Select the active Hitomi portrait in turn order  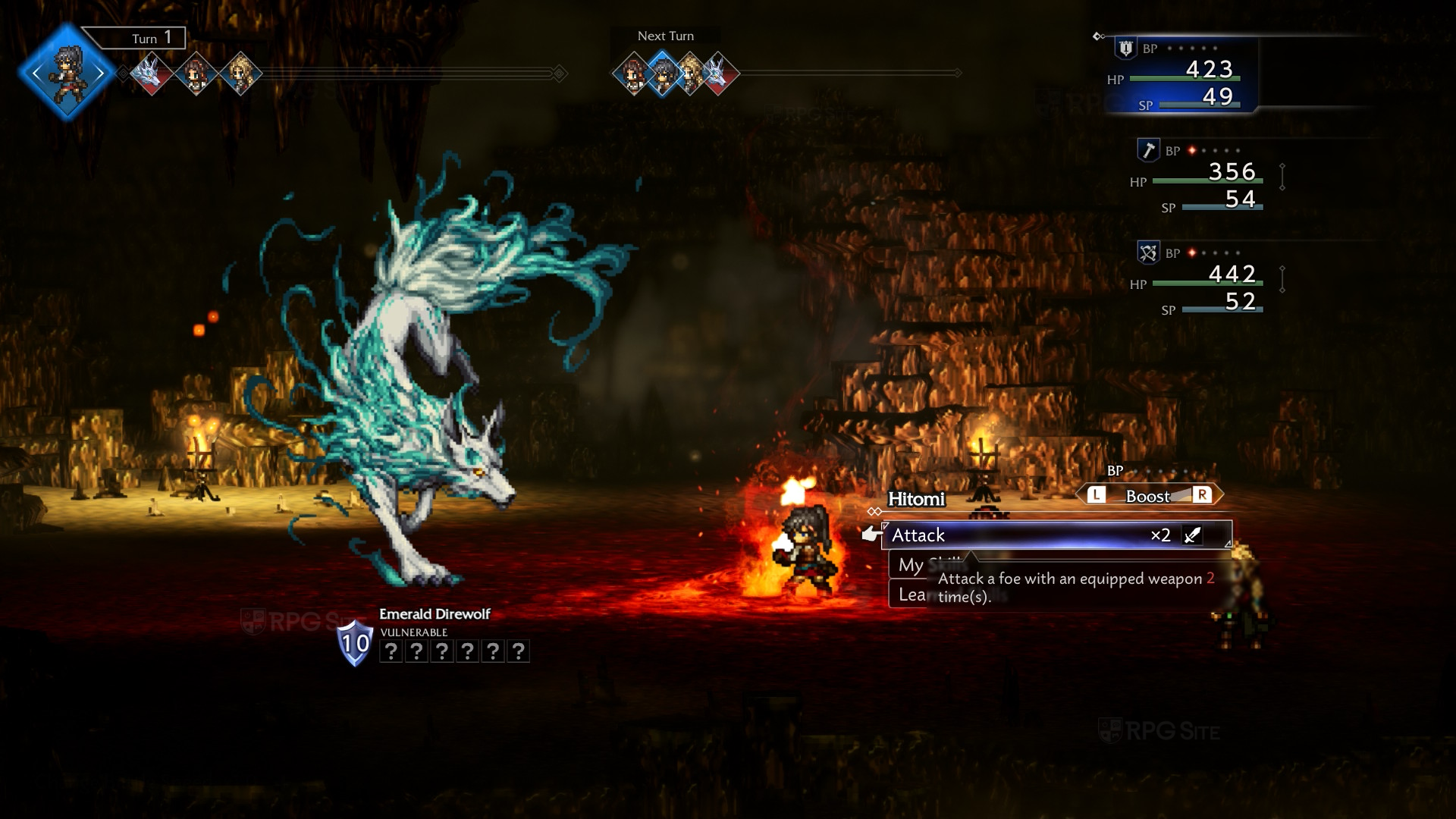tap(67, 73)
